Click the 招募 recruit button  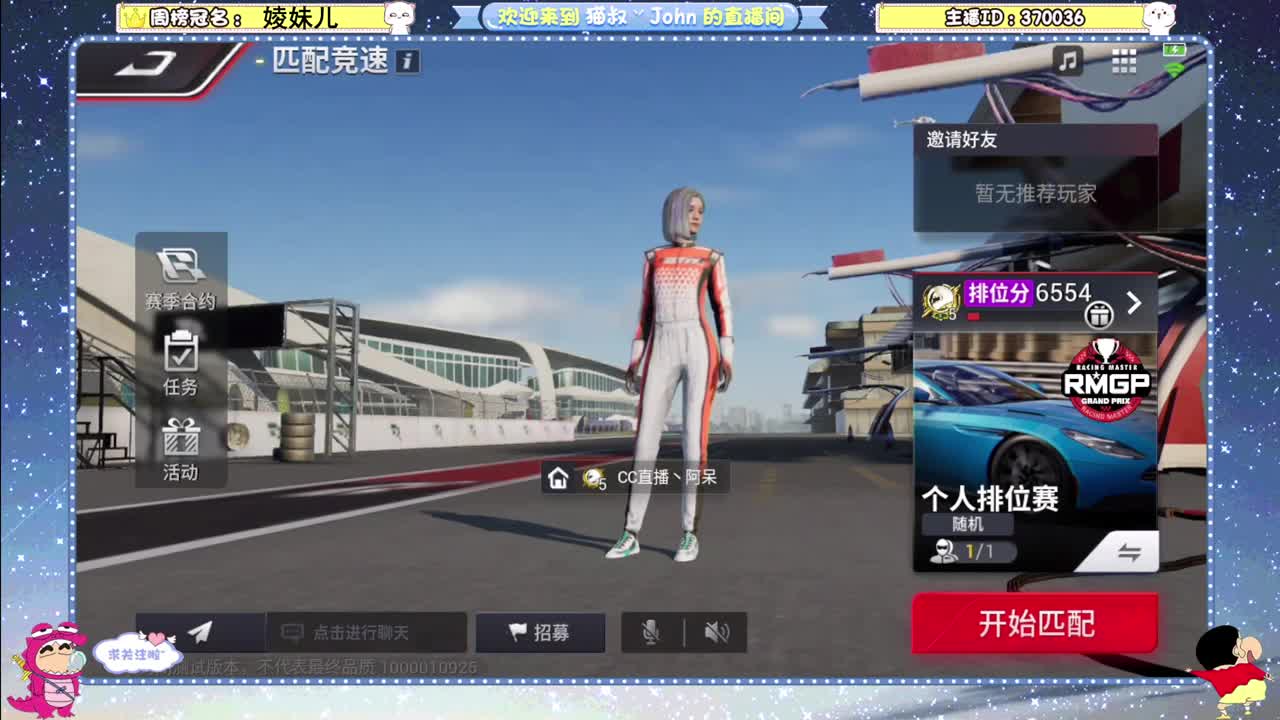(x=540, y=632)
